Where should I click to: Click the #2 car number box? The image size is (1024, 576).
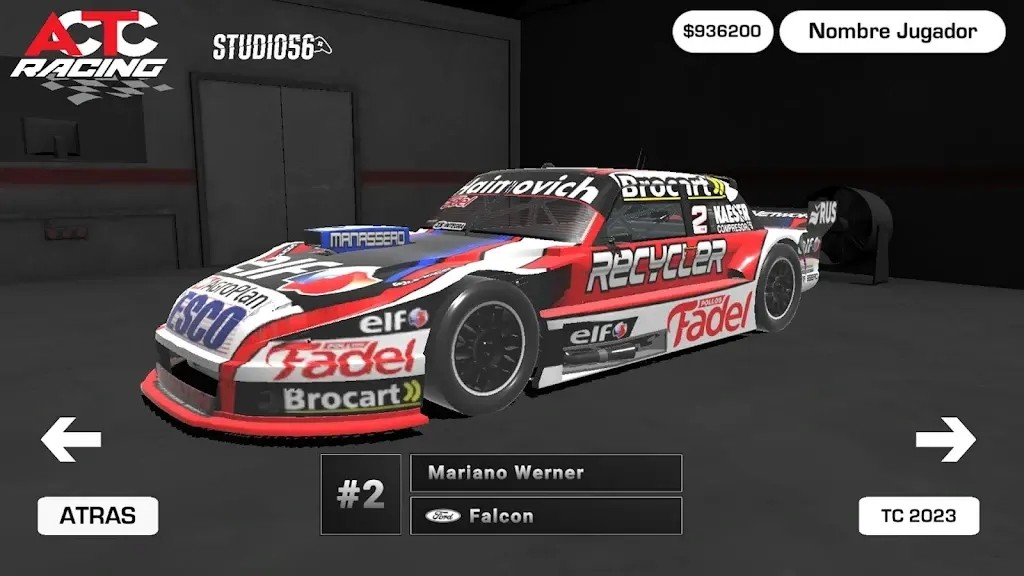[x=360, y=494]
